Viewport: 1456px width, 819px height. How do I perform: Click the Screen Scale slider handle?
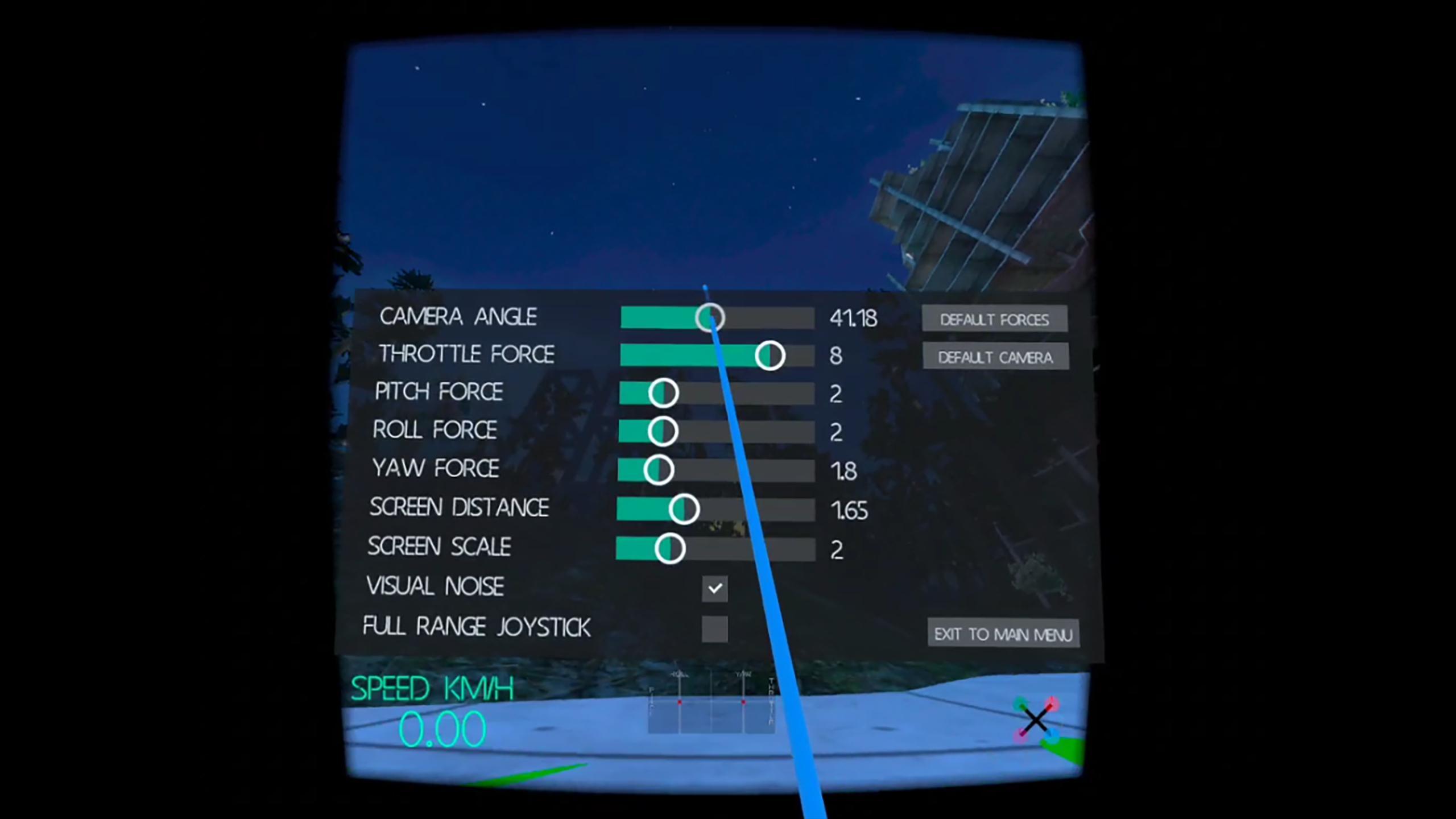tap(670, 548)
